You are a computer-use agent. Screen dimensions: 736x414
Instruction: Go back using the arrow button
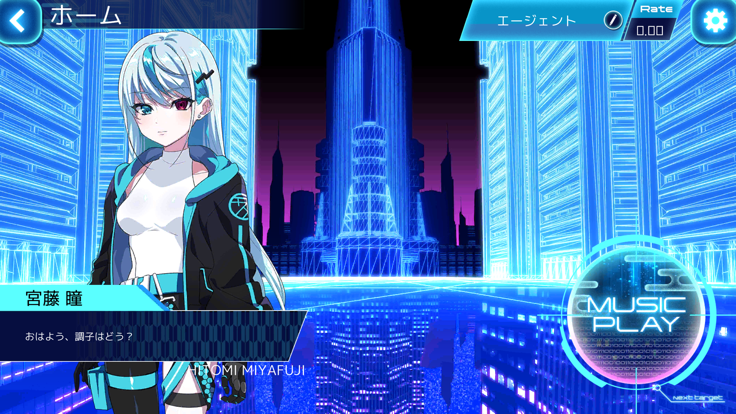pyautogui.click(x=19, y=20)
